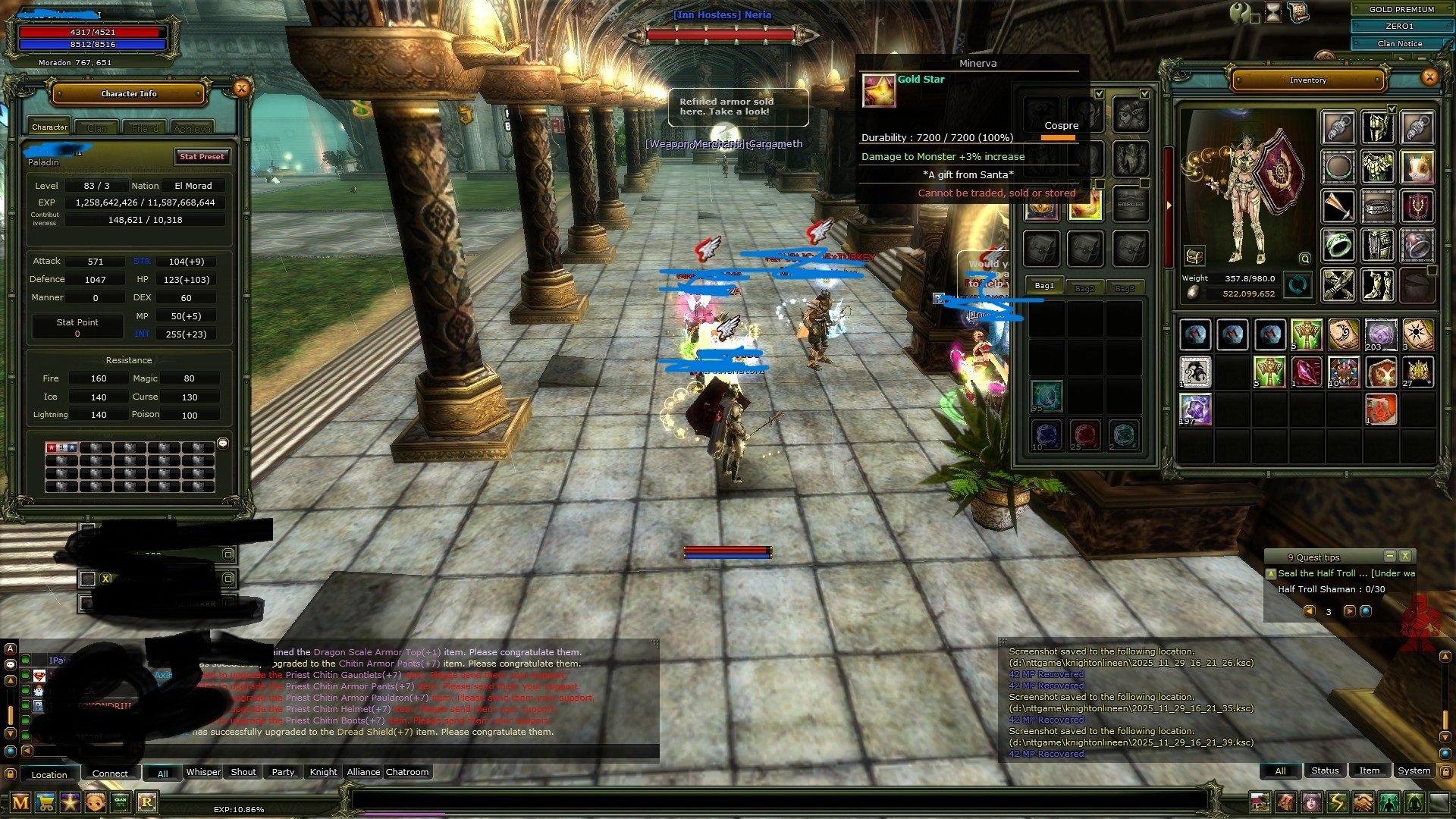Open the Chatroom chat tab
This screenshot has width=1456, height=819.
coord(407,772)
